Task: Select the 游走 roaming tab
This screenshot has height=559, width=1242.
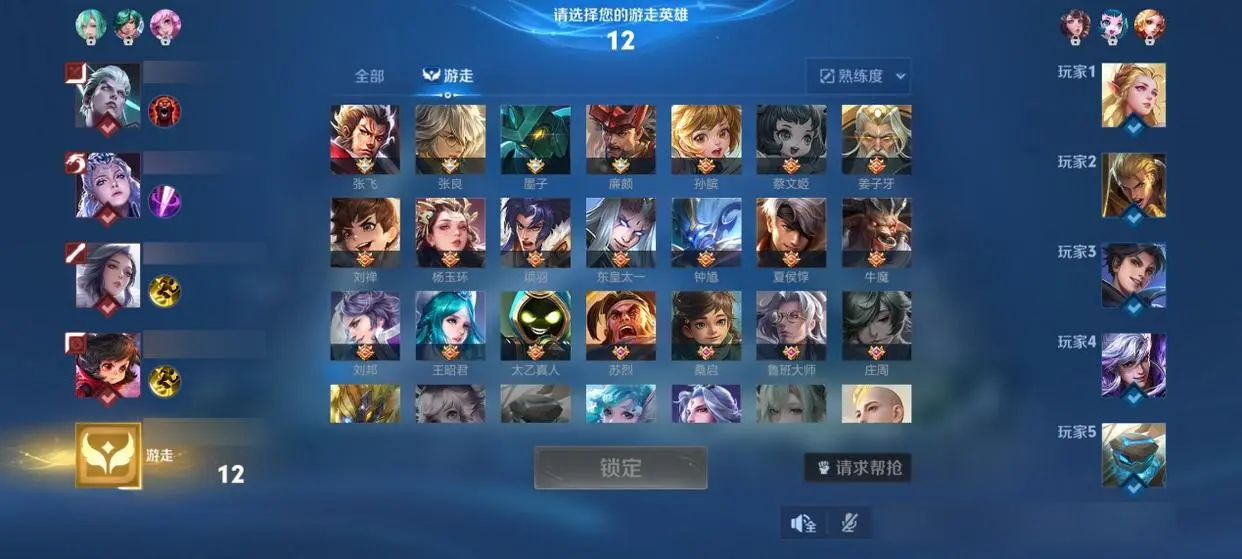Action: coord(448,76)
